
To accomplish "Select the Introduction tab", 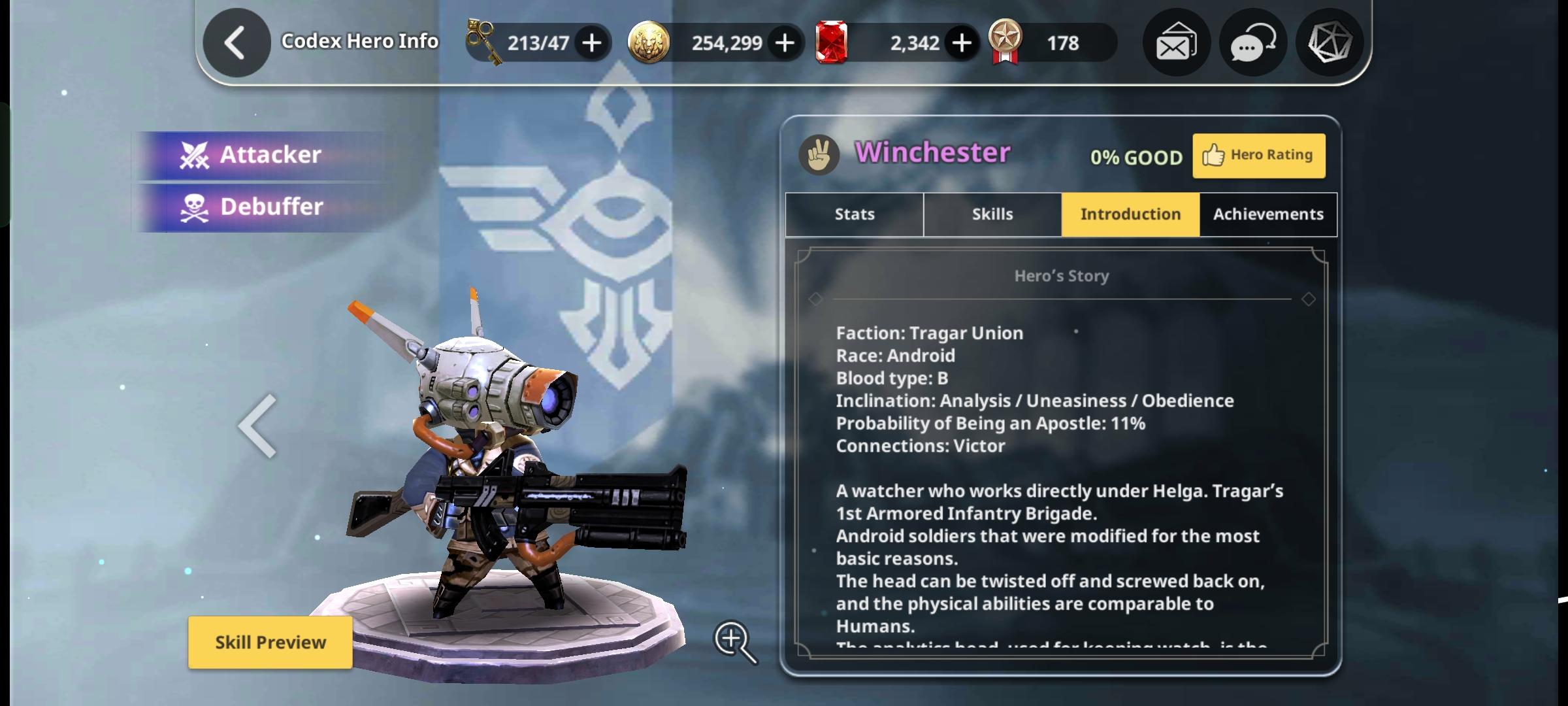I will (1130, 214).
